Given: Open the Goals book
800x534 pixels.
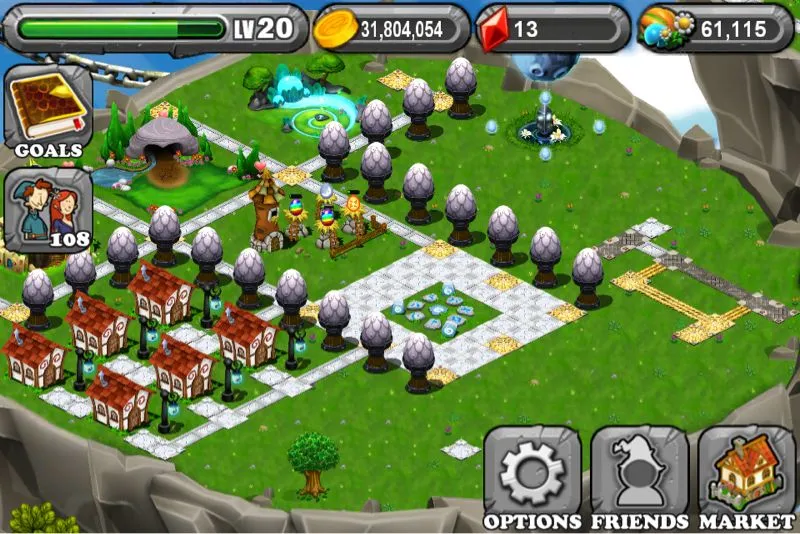Looking at the screenshot, I should click(48, 112).
